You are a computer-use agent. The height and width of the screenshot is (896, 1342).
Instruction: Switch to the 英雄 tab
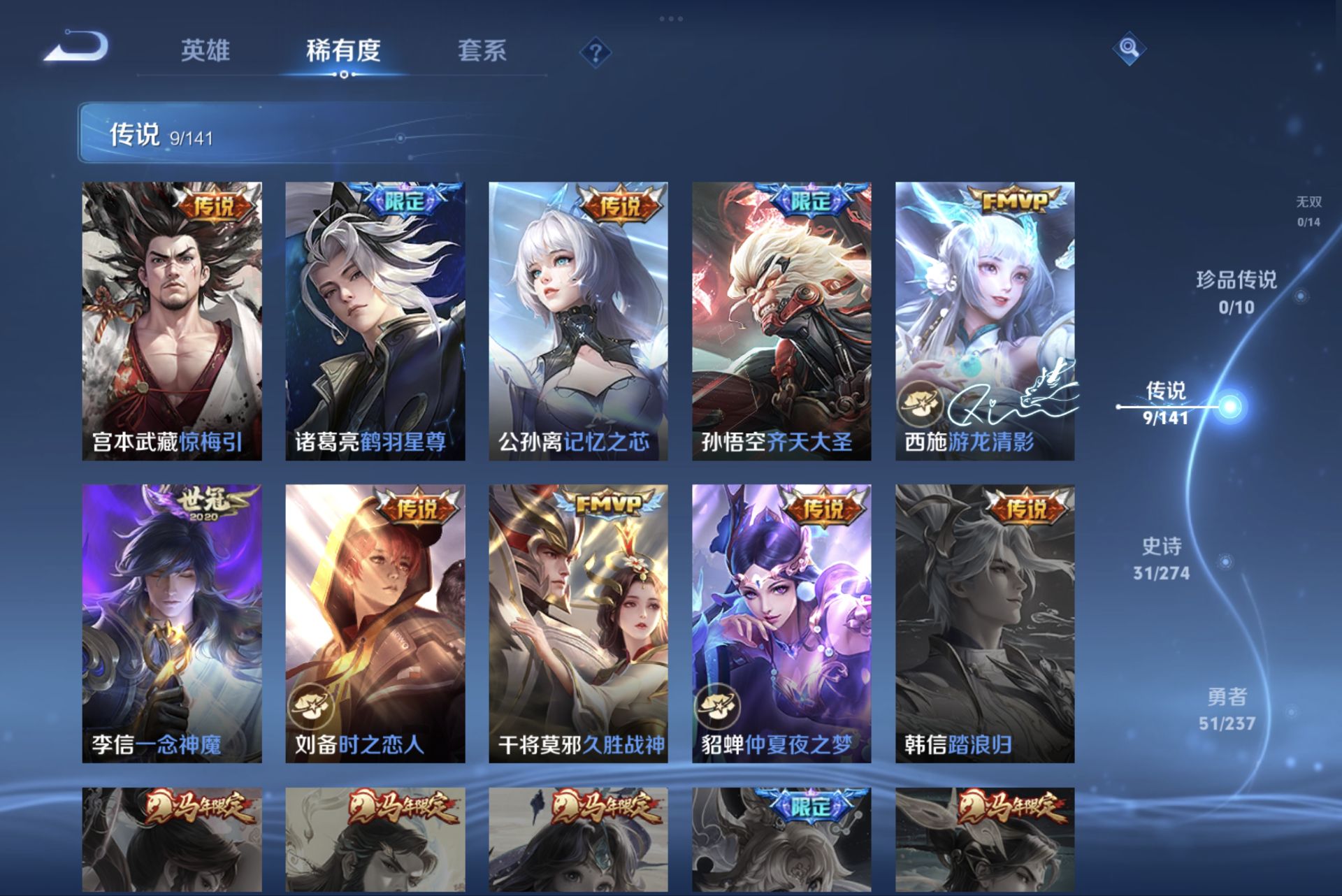[x=206, y=50]
